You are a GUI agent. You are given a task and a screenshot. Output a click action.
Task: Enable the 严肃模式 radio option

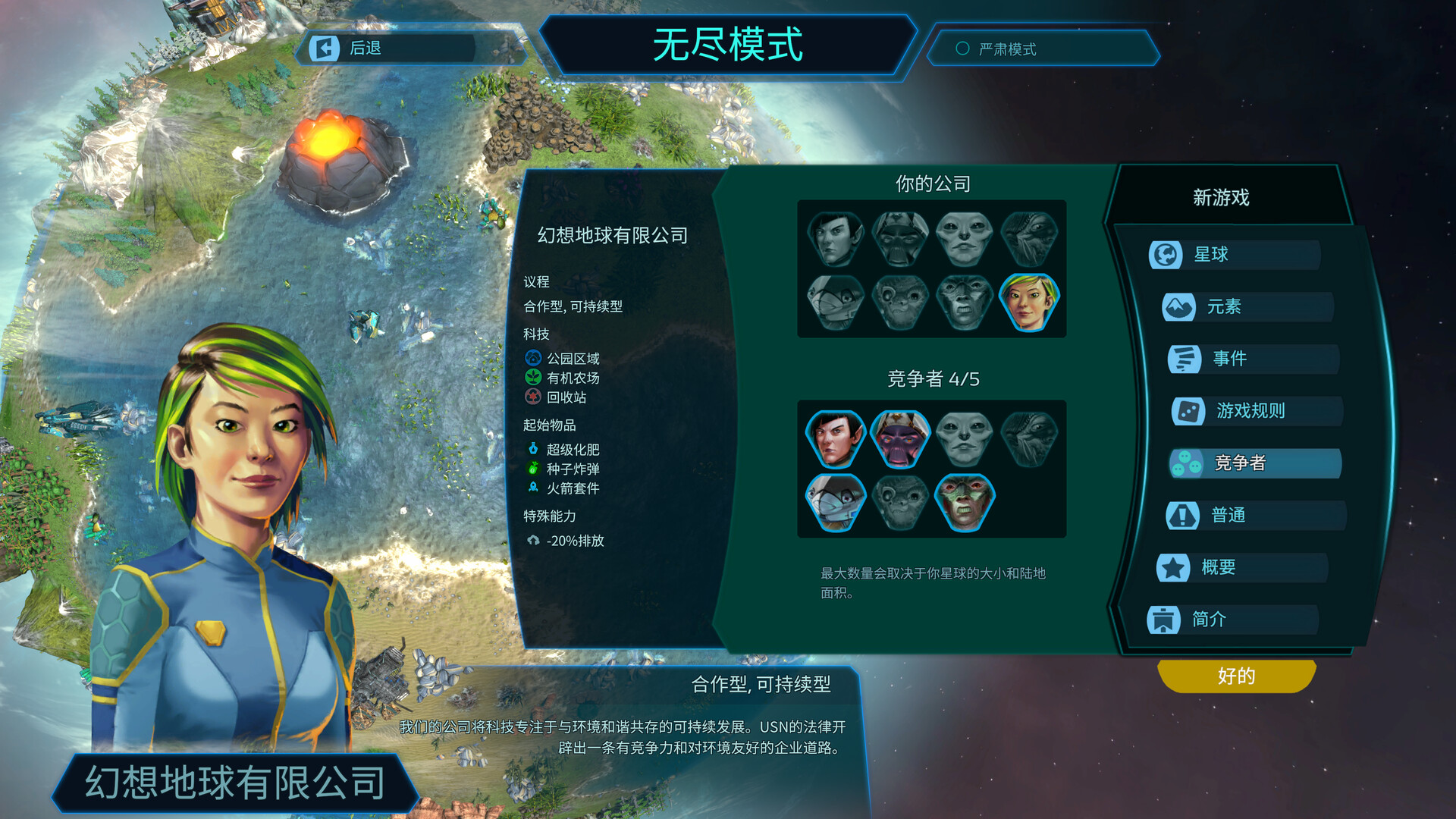click(962, 49)
